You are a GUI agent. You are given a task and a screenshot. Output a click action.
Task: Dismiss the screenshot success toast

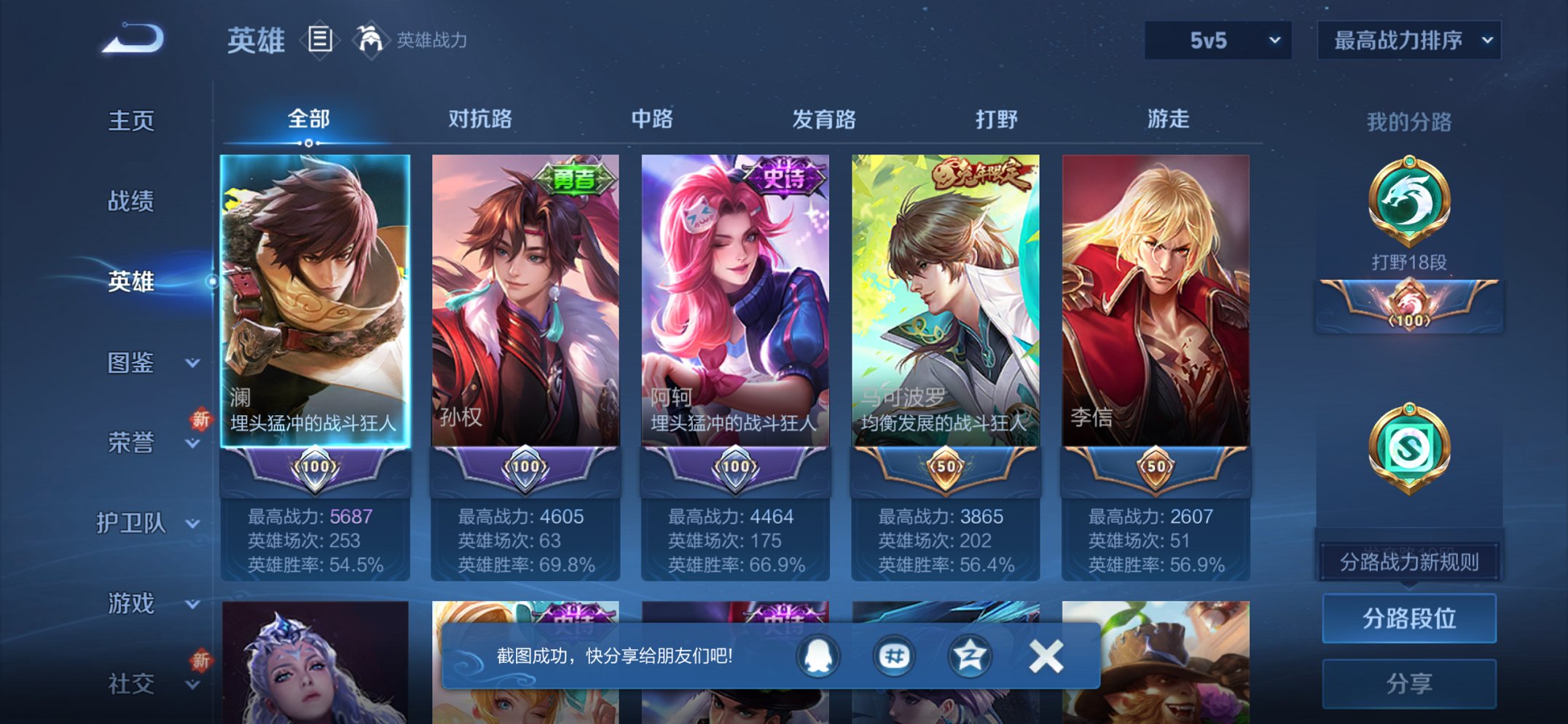coord(1045,655)
